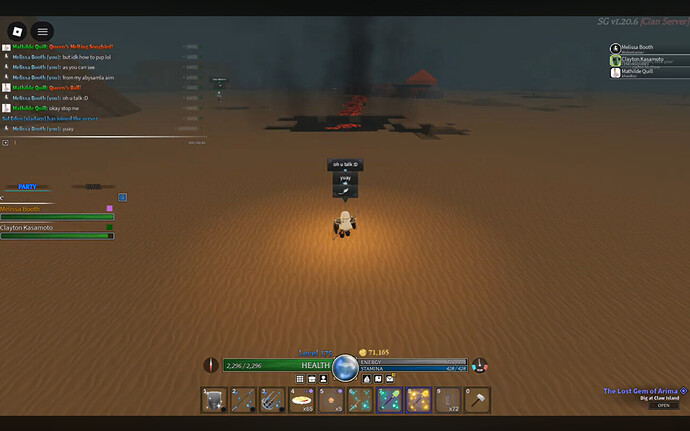Viewport: 690px width, 431px height.
Task: Click the gauge dial icon right of stamina
Action: click(x=479, y=365)
